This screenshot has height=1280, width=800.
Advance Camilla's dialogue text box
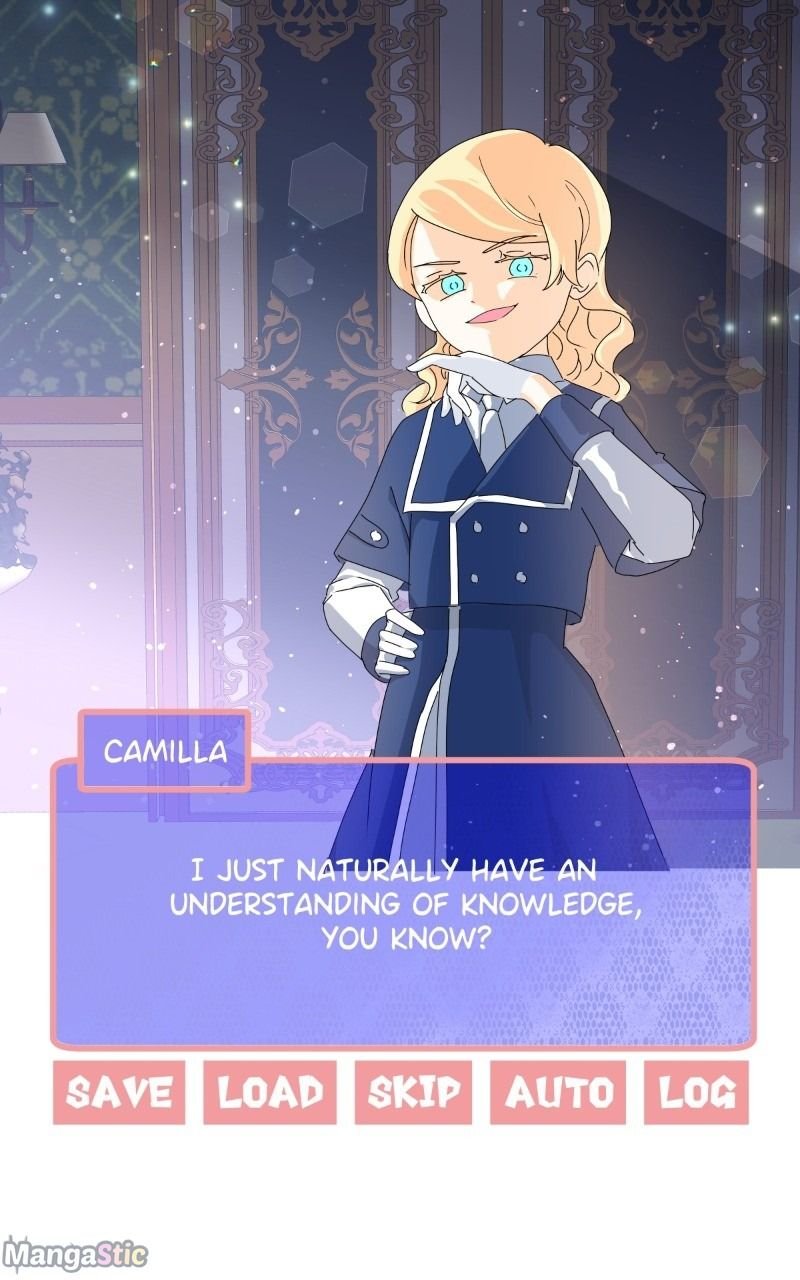[x=403, y=903]
